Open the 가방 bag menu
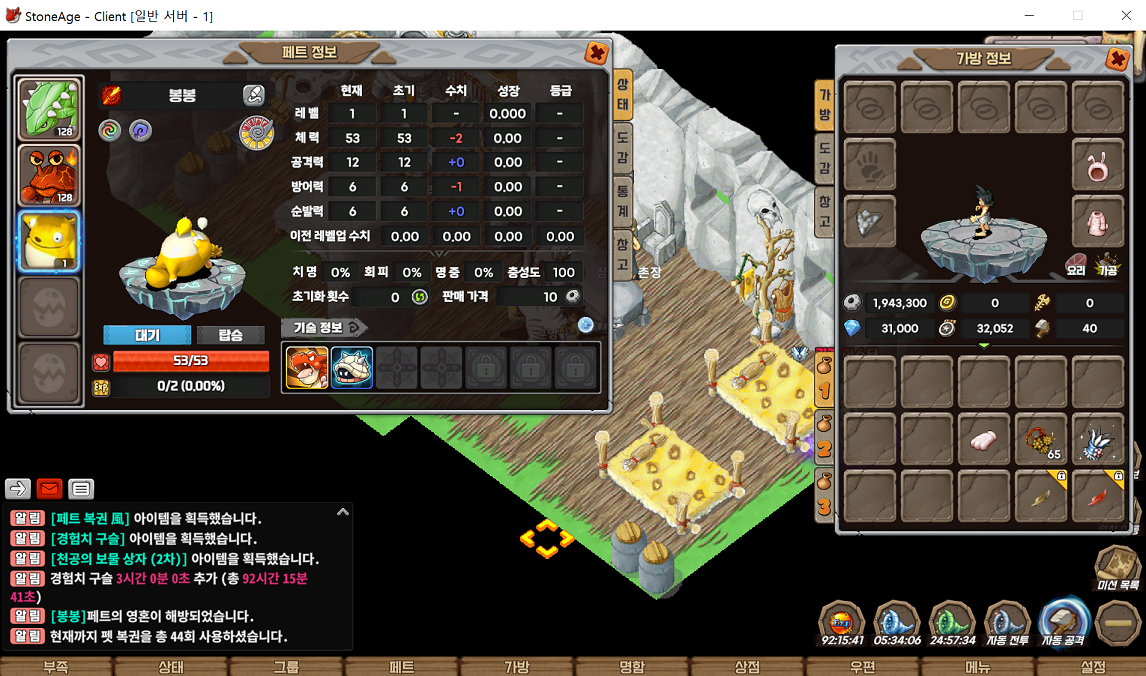Viewport: 1146px width, 676px height. [x=516, y=667]
